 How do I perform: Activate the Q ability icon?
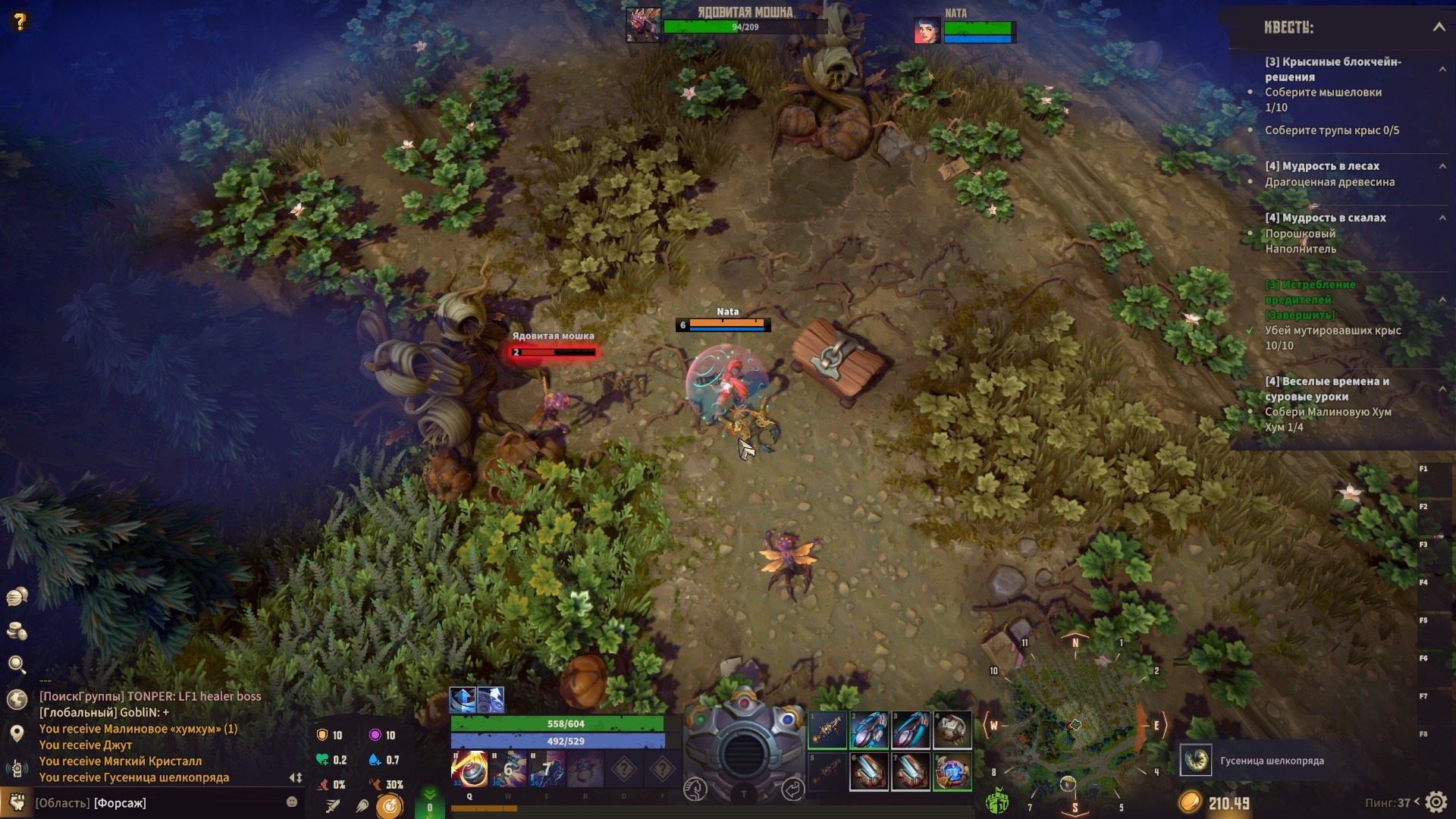pyautogui.click(x=469, y=769)
